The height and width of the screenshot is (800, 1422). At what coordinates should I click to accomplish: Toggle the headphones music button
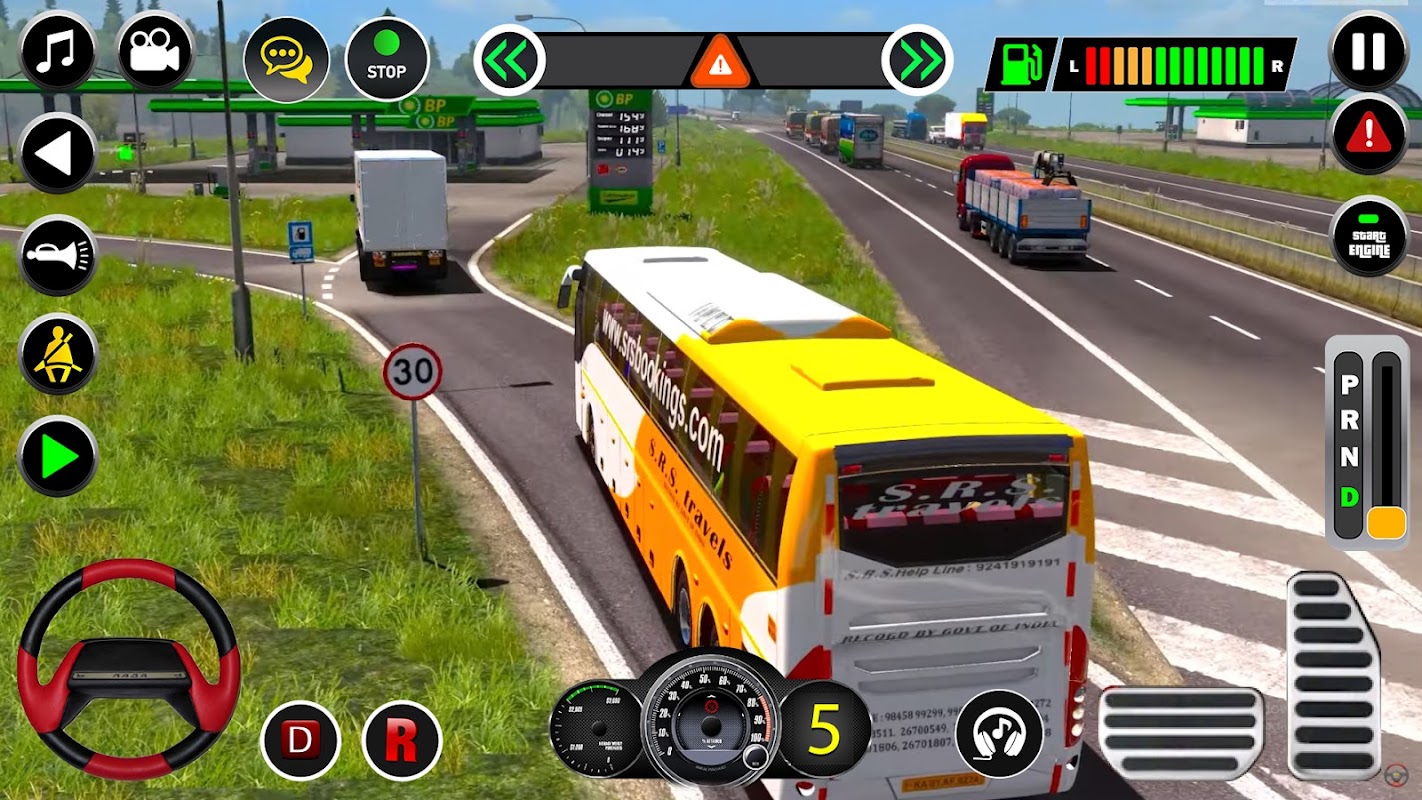999,734
